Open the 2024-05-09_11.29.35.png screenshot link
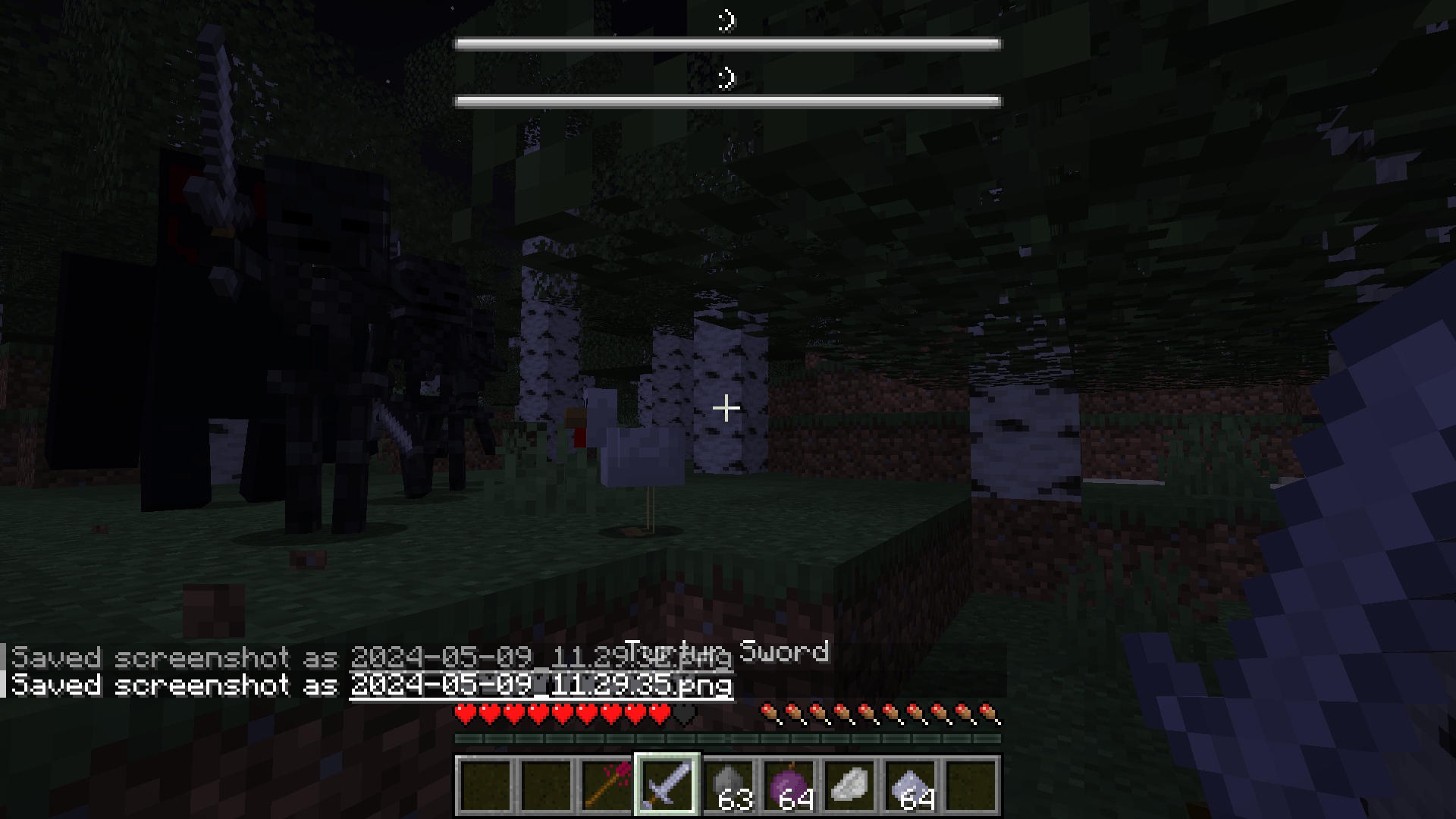 (x=540, y=685)
